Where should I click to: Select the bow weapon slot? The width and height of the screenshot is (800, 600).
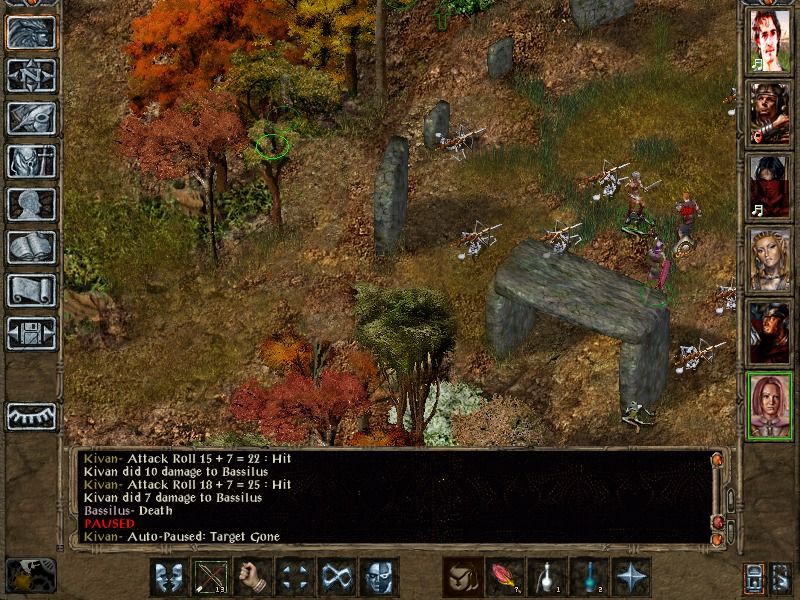point(211,577)
